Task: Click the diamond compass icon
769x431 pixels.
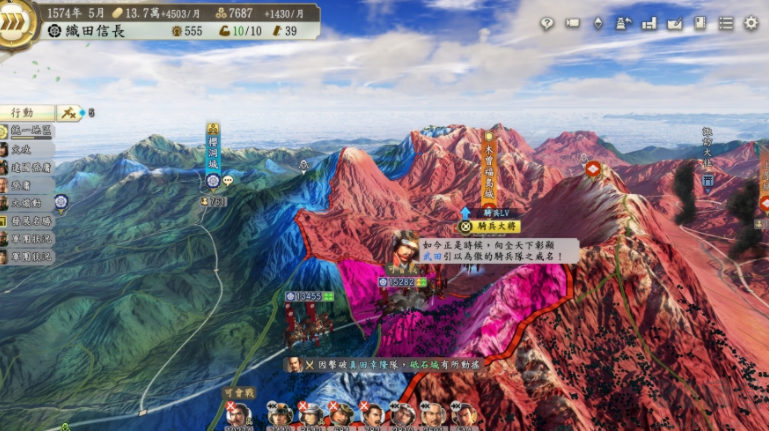Action: click(x=598, y=23)
